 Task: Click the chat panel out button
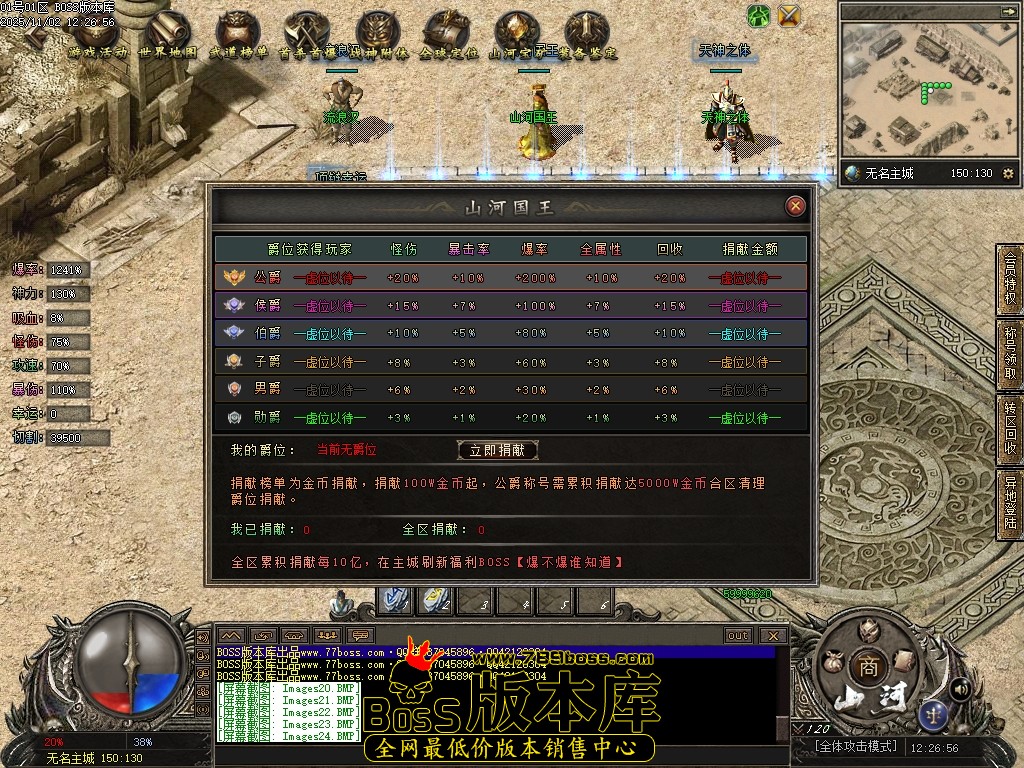click(x=738, y=635)
